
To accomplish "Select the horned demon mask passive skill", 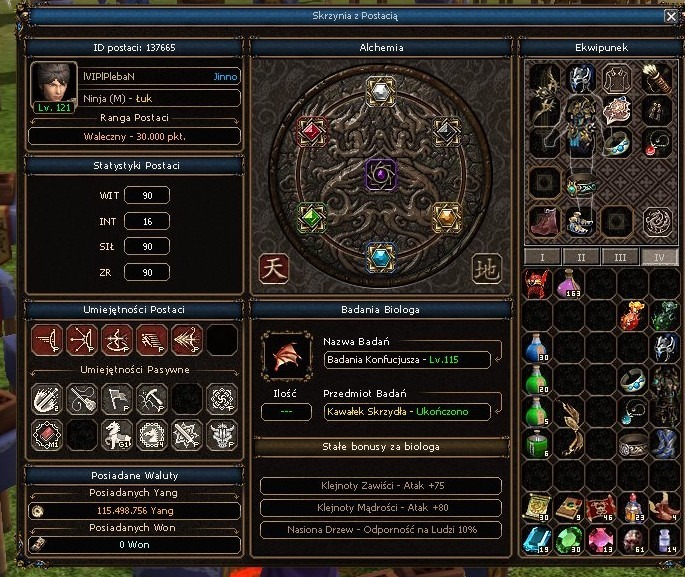I will tap(222, 433).
